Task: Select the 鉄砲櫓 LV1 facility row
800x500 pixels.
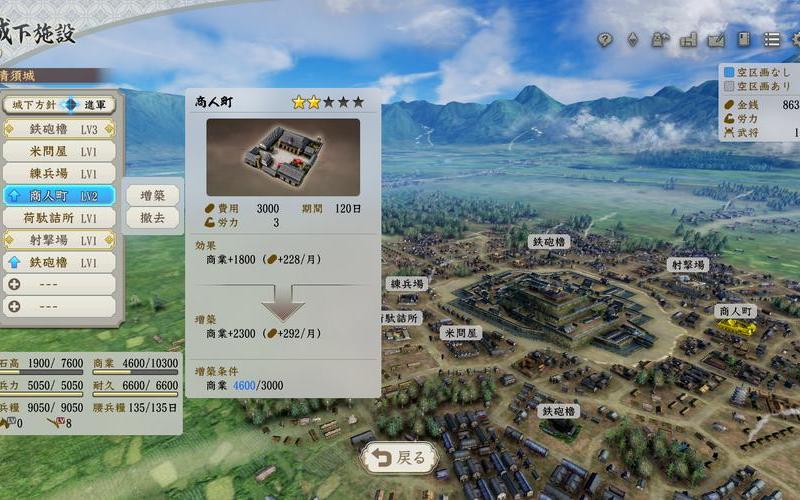Action: pyautogui.click(x=59, y=262)
